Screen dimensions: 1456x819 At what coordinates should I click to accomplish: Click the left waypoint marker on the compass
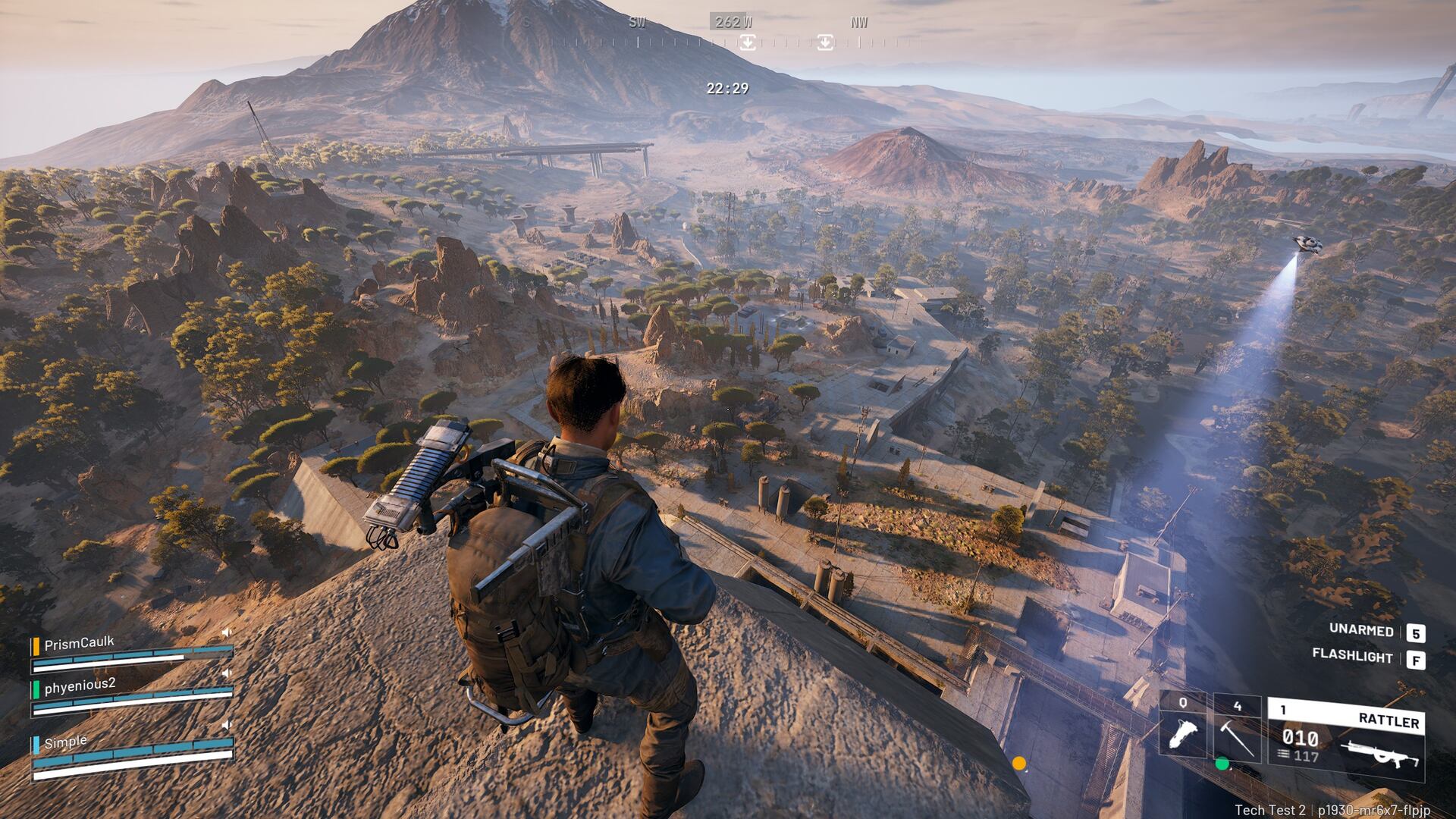[748, 42]
